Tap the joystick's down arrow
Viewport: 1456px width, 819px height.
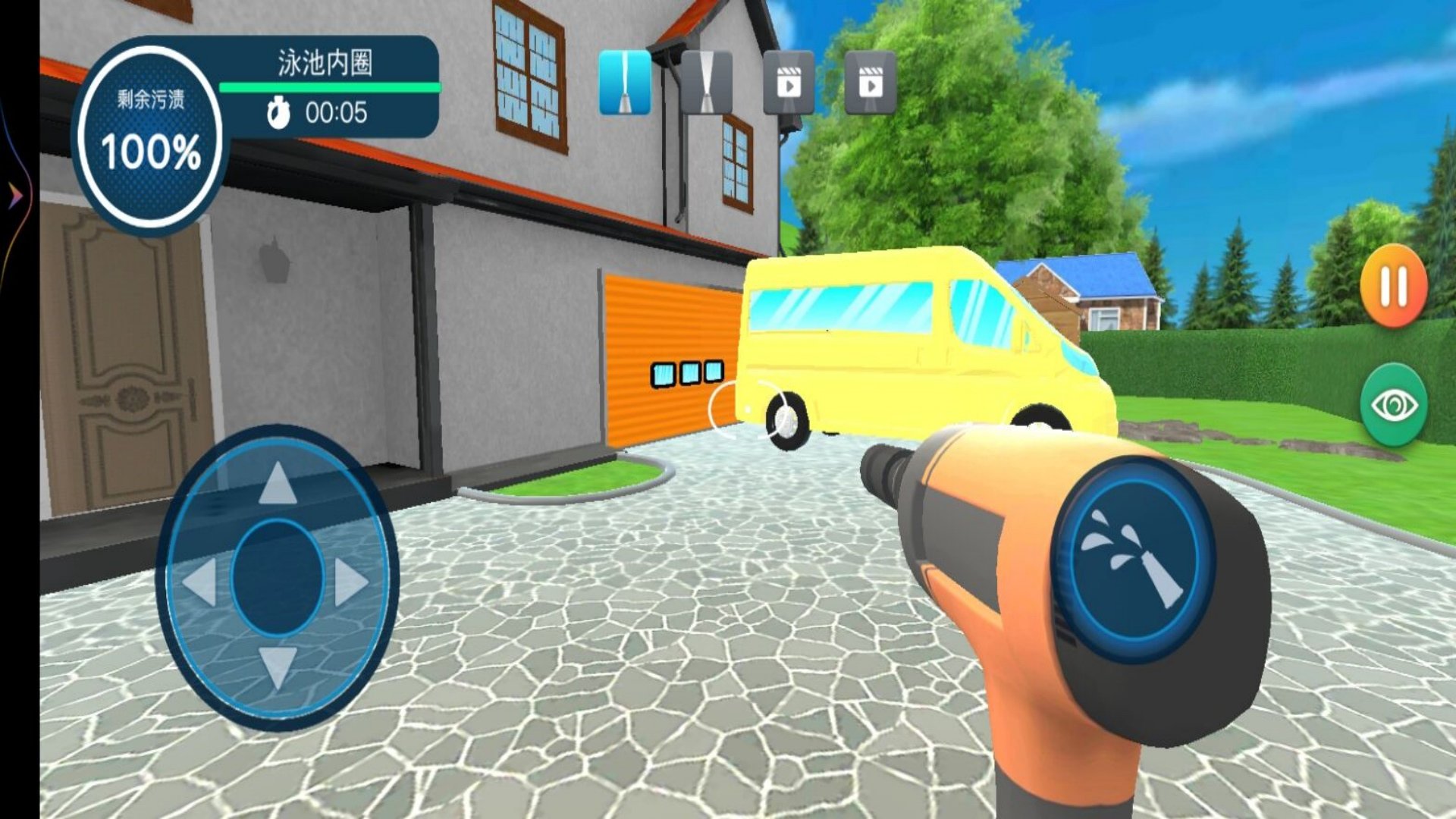[278, 667]
